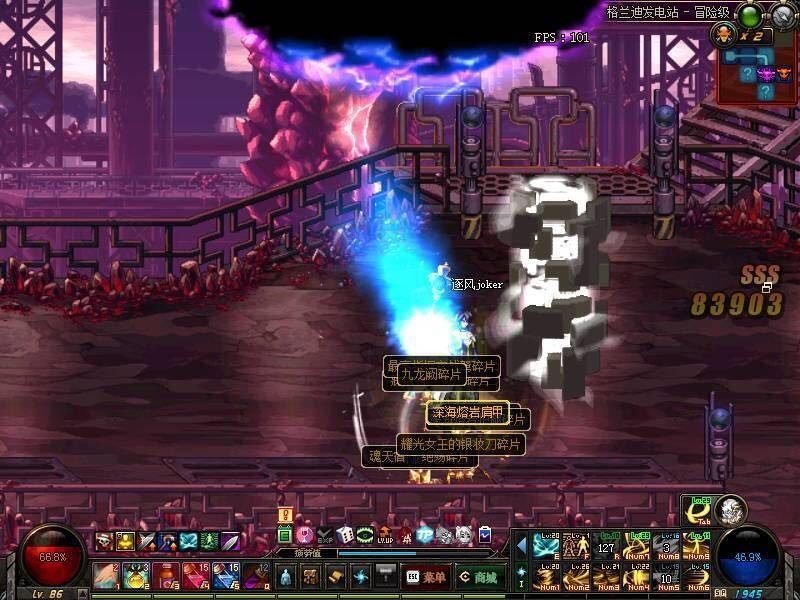Viewport: 800px width, 600px height.
Task: Click the skill bar left arrow expander
Action: (x=521, y=546)
